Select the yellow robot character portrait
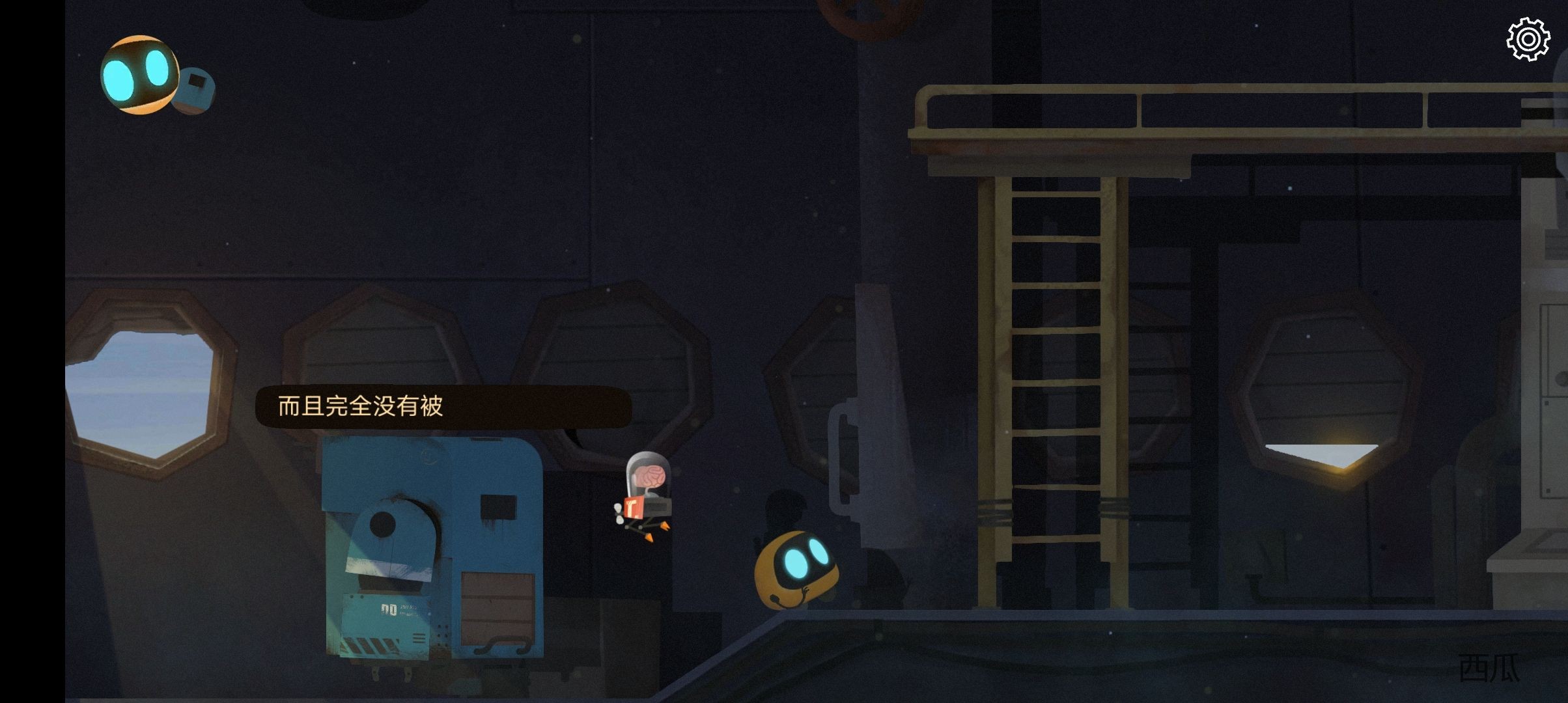This screenshot has height=703, width=1568. (139, 74)
